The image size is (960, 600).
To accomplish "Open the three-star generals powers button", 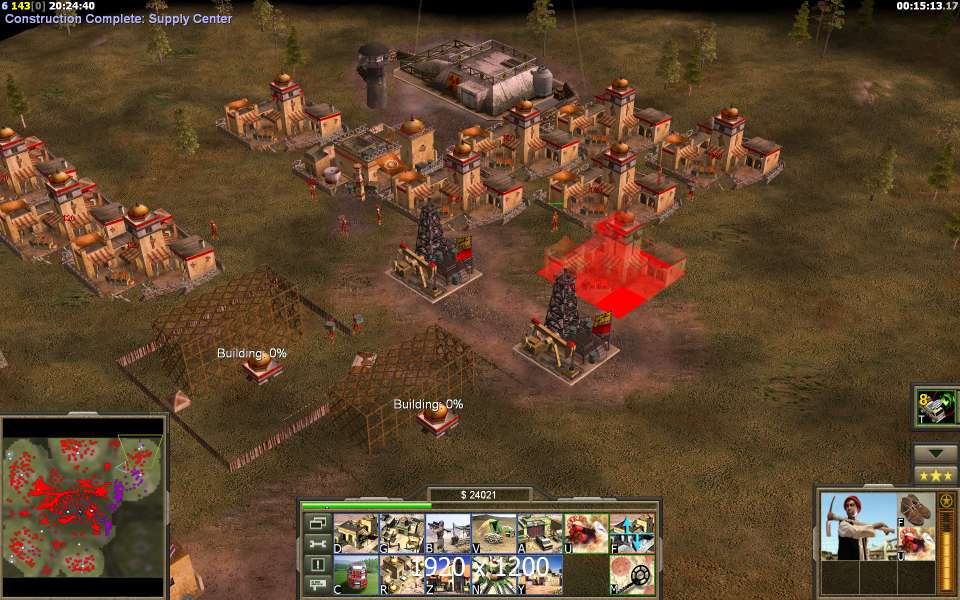I will point(936,474).
